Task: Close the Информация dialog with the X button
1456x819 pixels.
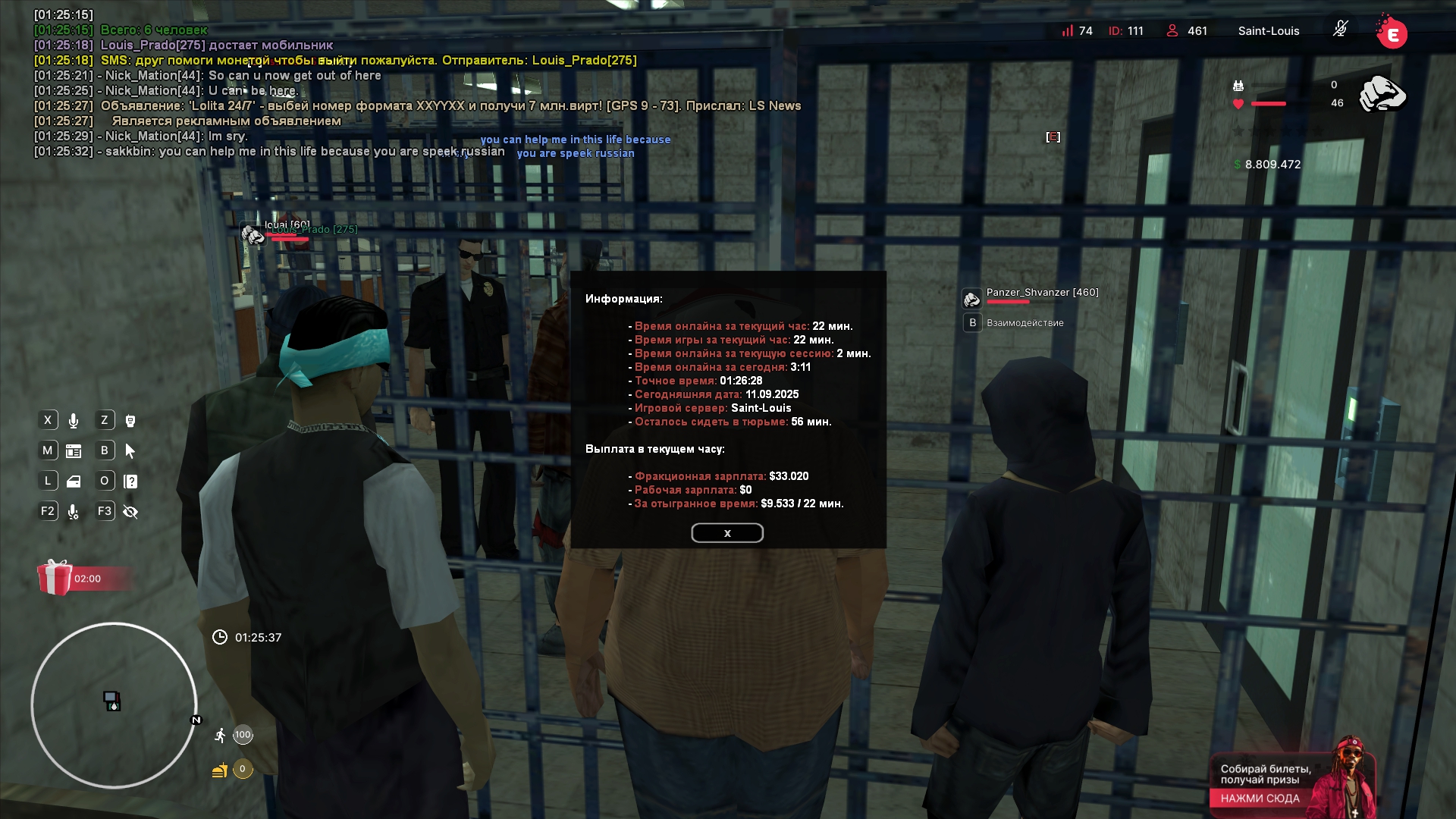Action: point(726,533)
